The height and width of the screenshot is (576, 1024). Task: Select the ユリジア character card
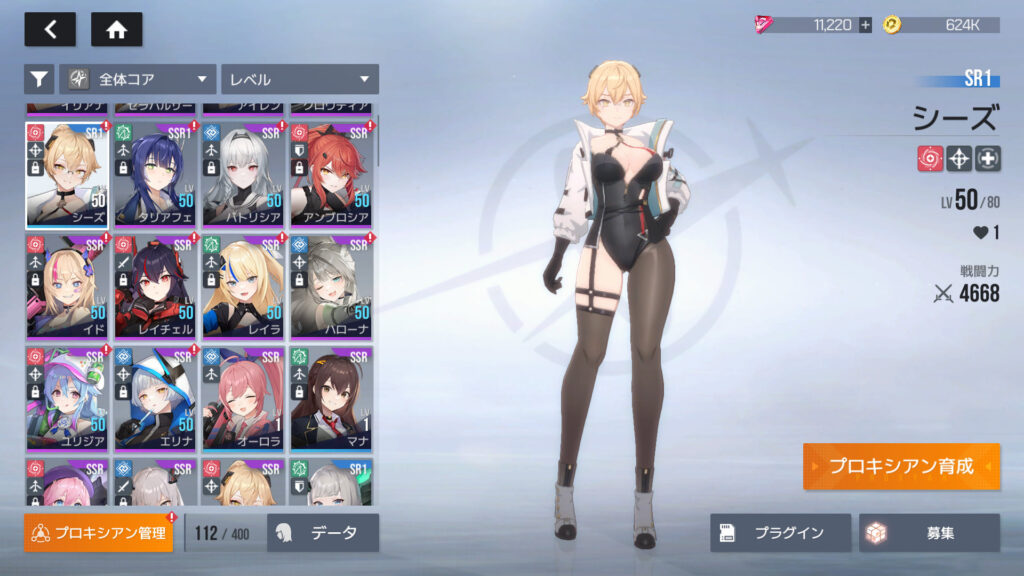click(67, 398)
